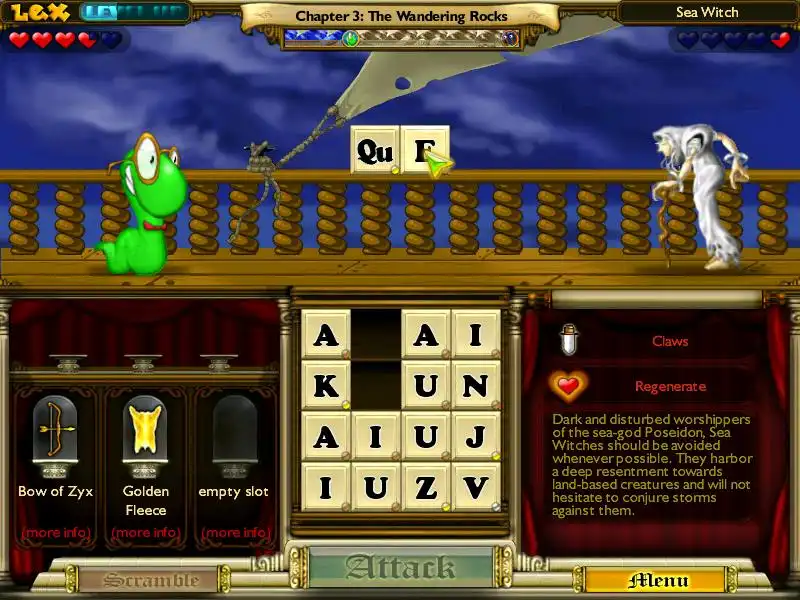Add the V tile to the word
800x600 pixels.
[x=476, y=488]
